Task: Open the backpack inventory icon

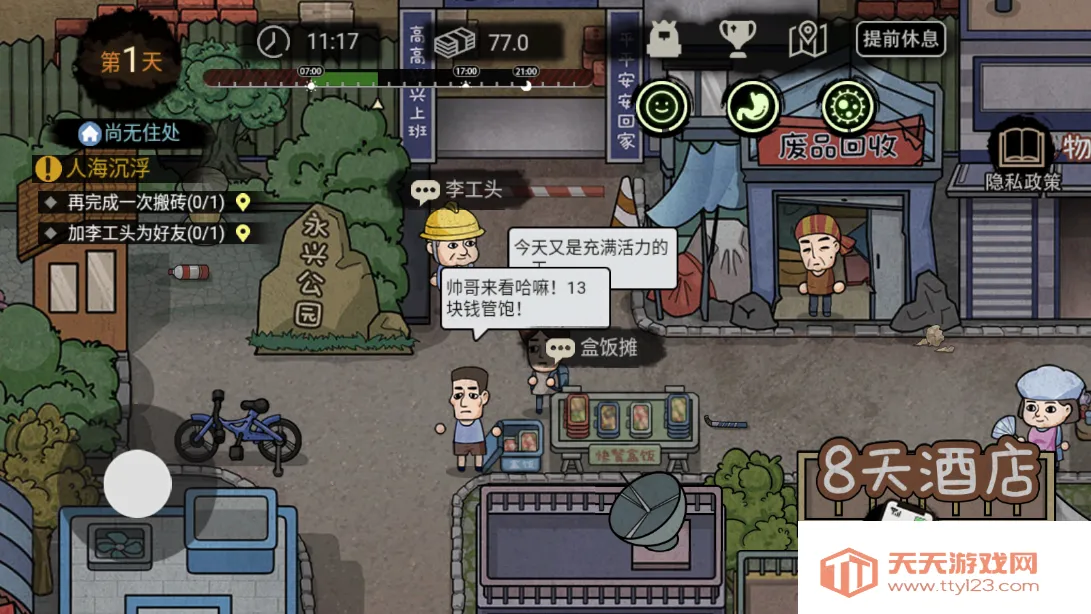Action: [x=663, y=40]
